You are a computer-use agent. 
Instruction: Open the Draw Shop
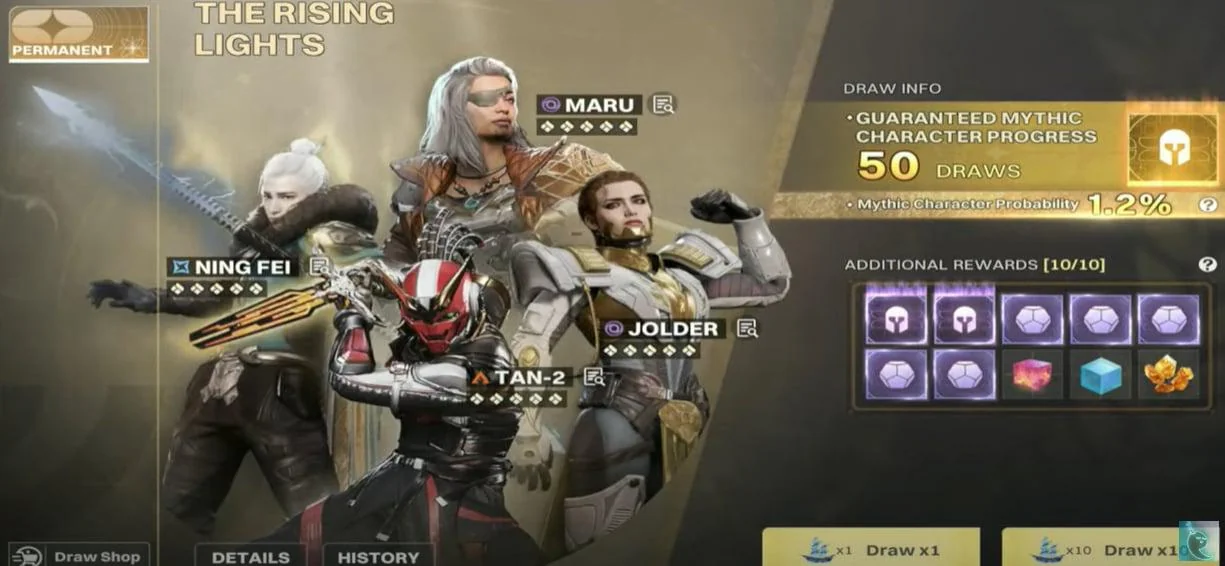(79, 555)
